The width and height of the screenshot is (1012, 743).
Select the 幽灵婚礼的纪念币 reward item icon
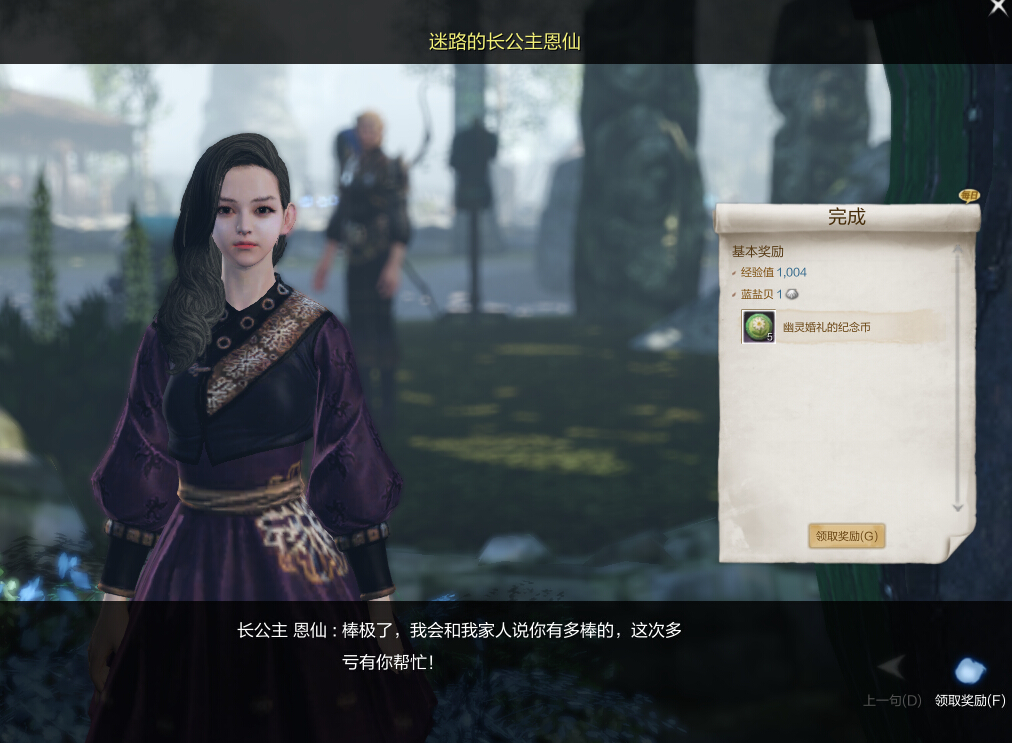(x=758, y=327)
